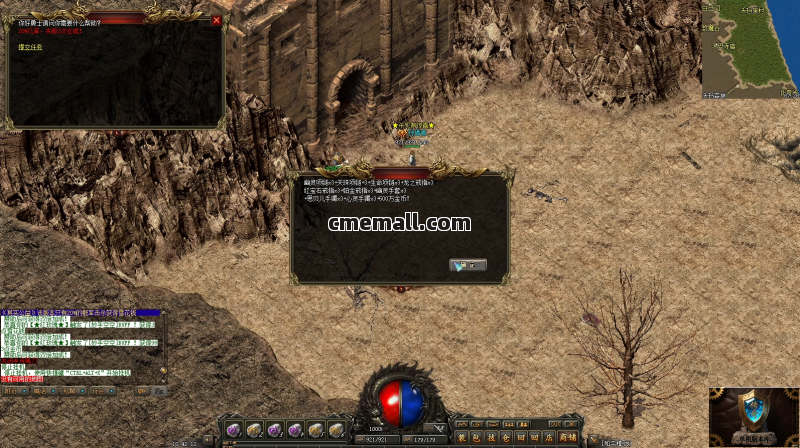The width and height of the screenshot is (800, 448).
Task: Use the golden item in hotbar slot 2
Action: point(254,430)
